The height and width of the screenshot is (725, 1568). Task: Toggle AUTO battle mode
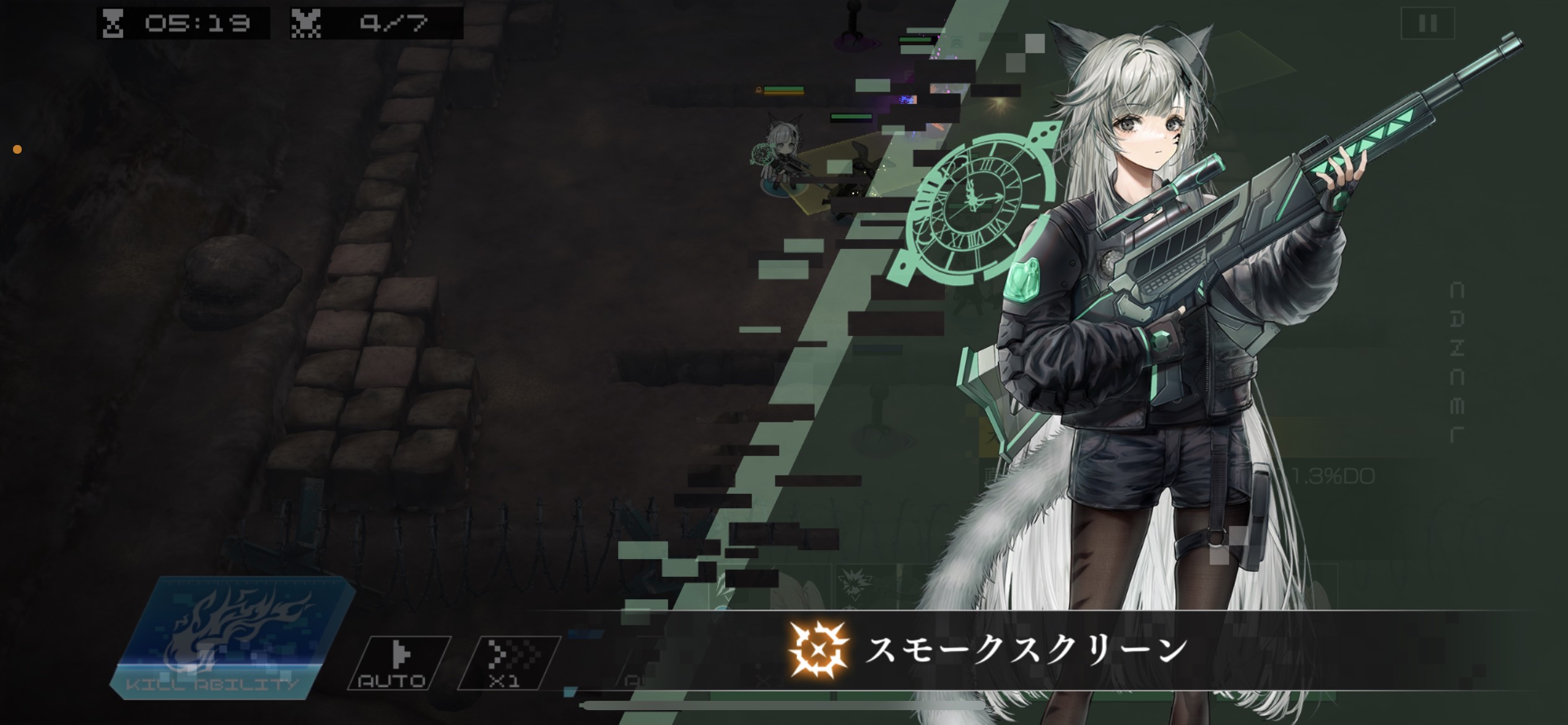[x=399, y=664]
